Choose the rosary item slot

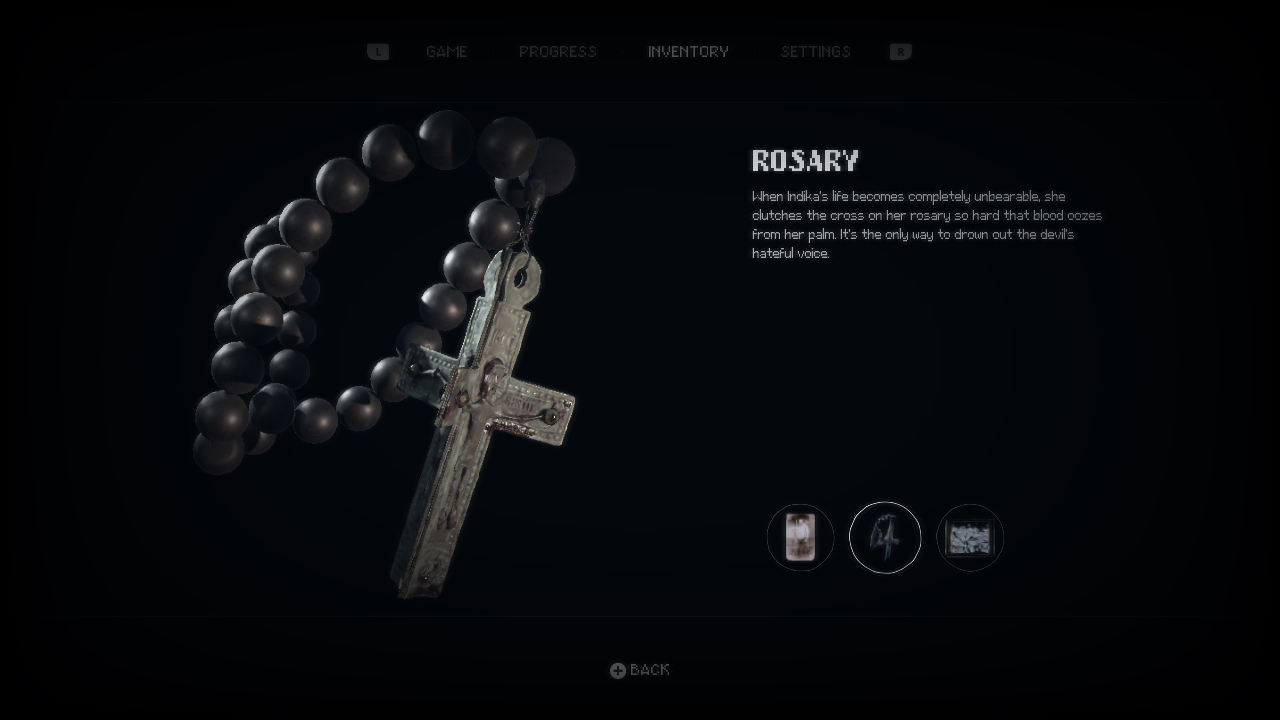[885, 538]
